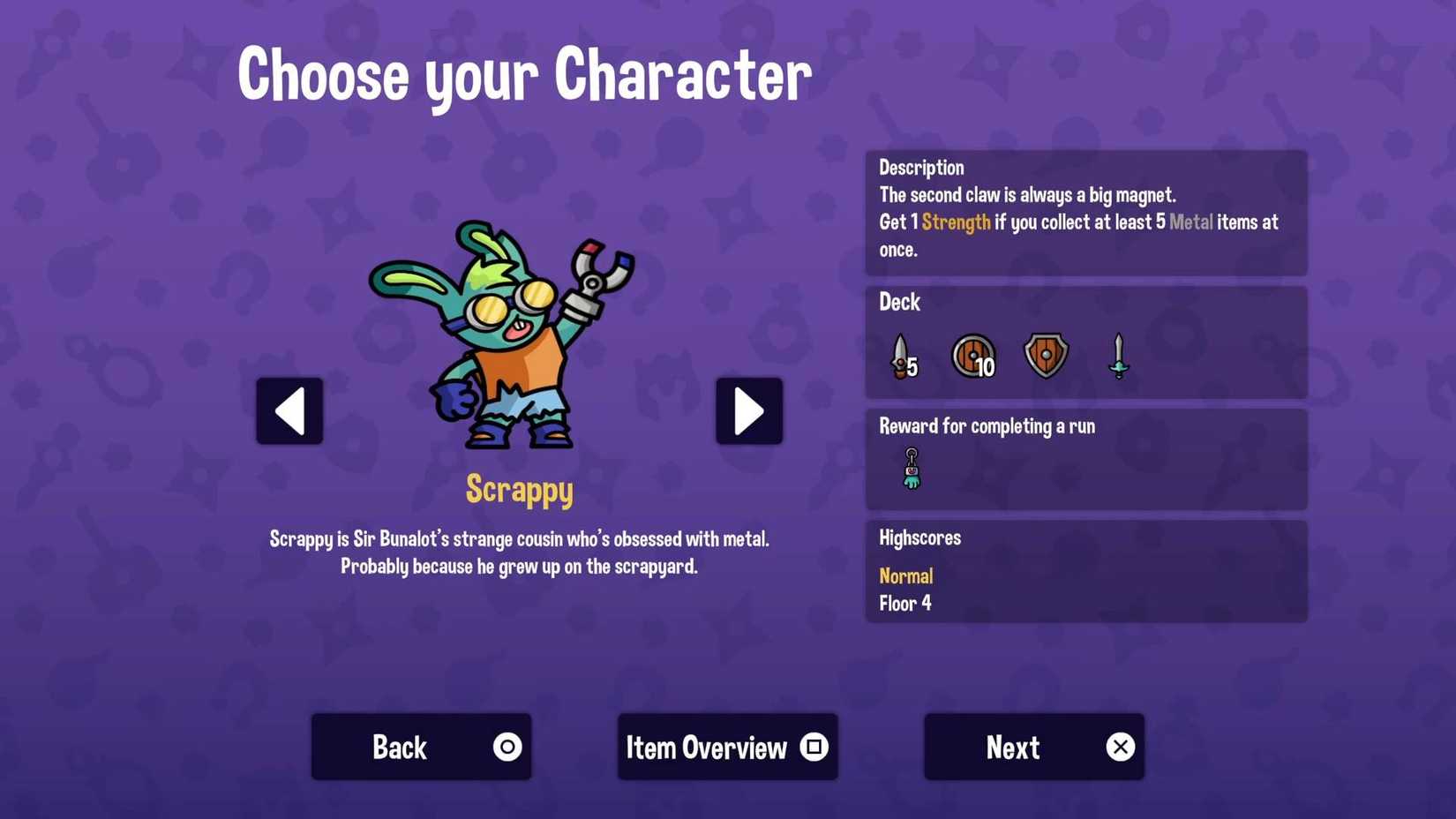Open the Item Overview screen
Screen dimensions: 1456x819
[x=726, y=746]
